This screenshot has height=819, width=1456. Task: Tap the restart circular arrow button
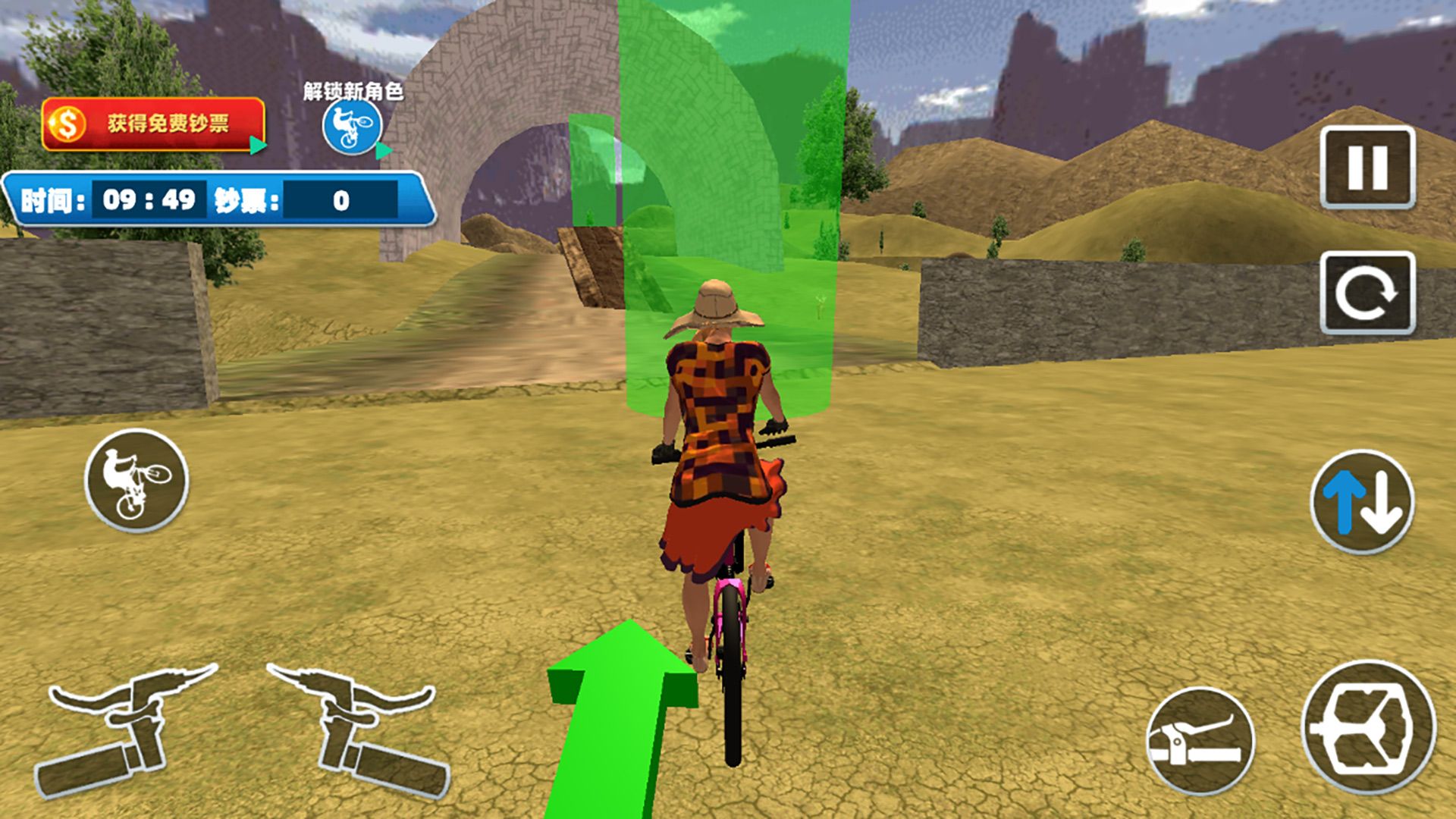[x=1367, y=293]
